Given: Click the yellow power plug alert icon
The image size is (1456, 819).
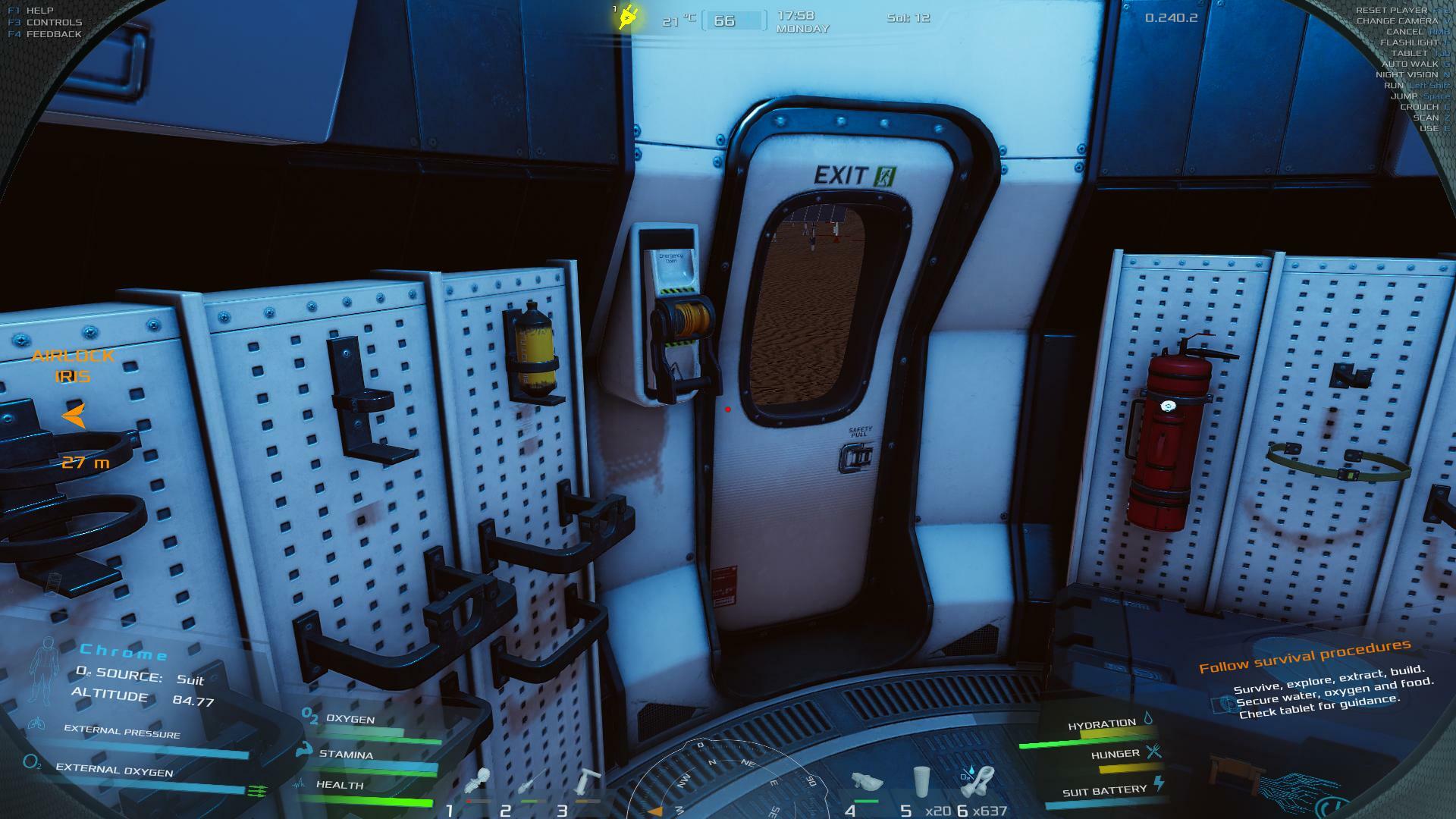Looking at the screenshot, I should 628,17.
